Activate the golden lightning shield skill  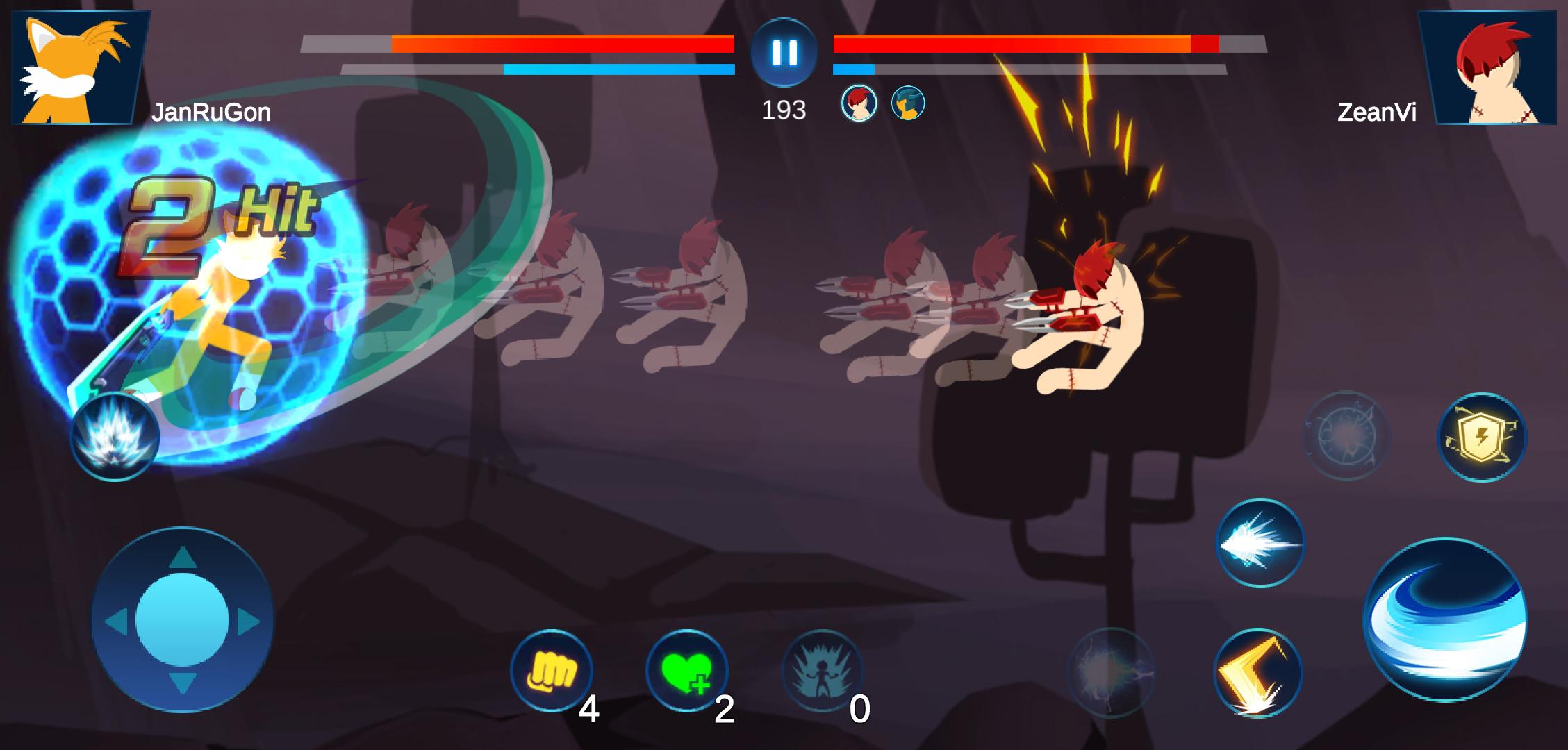coord(1481,437)
